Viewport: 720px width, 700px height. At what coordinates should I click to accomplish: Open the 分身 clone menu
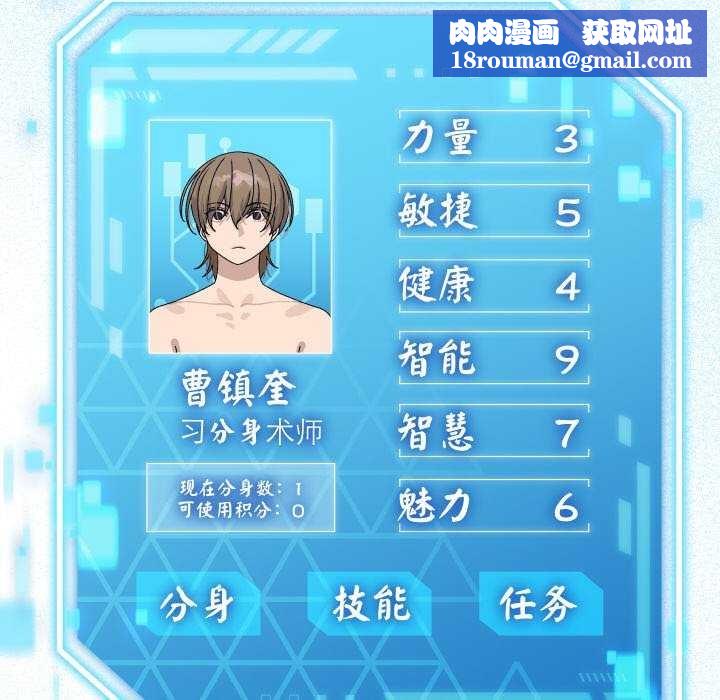tap(198, 604)
